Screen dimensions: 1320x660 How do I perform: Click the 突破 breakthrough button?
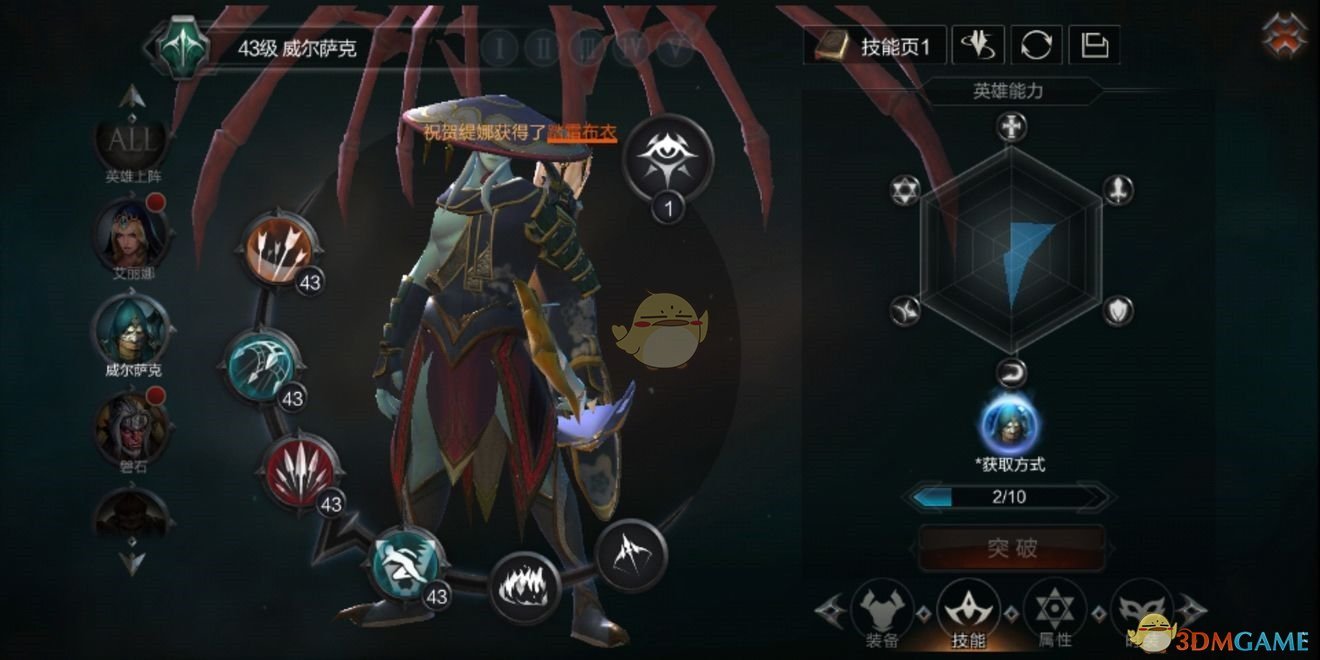[1012, 549]
